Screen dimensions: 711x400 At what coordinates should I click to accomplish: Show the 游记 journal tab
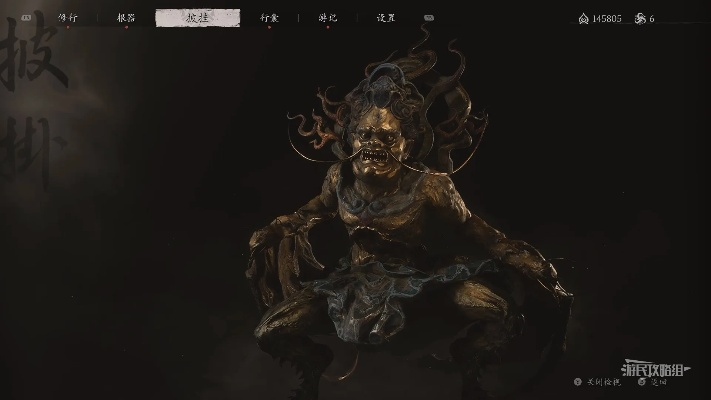327,18
